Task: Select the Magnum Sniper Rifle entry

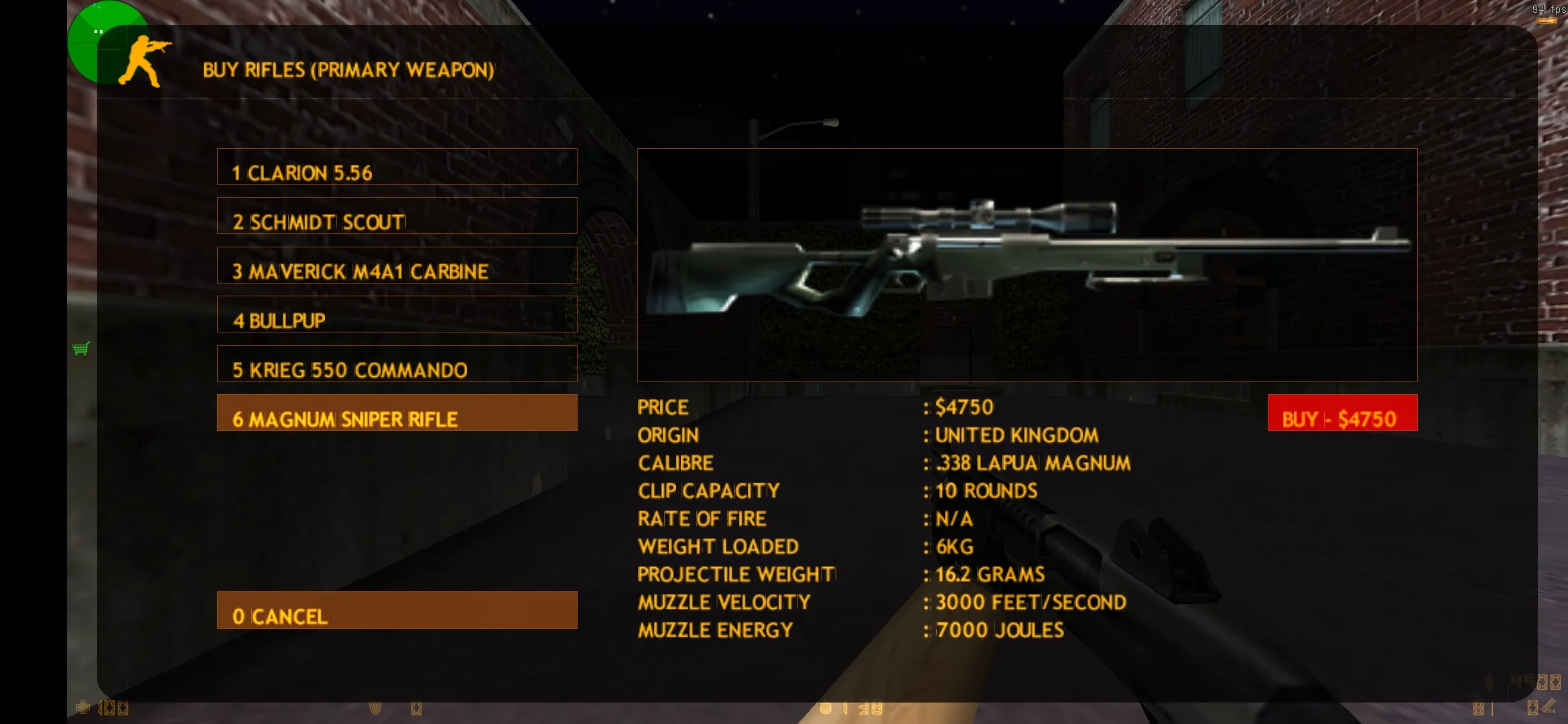Action: coord(397,413)
